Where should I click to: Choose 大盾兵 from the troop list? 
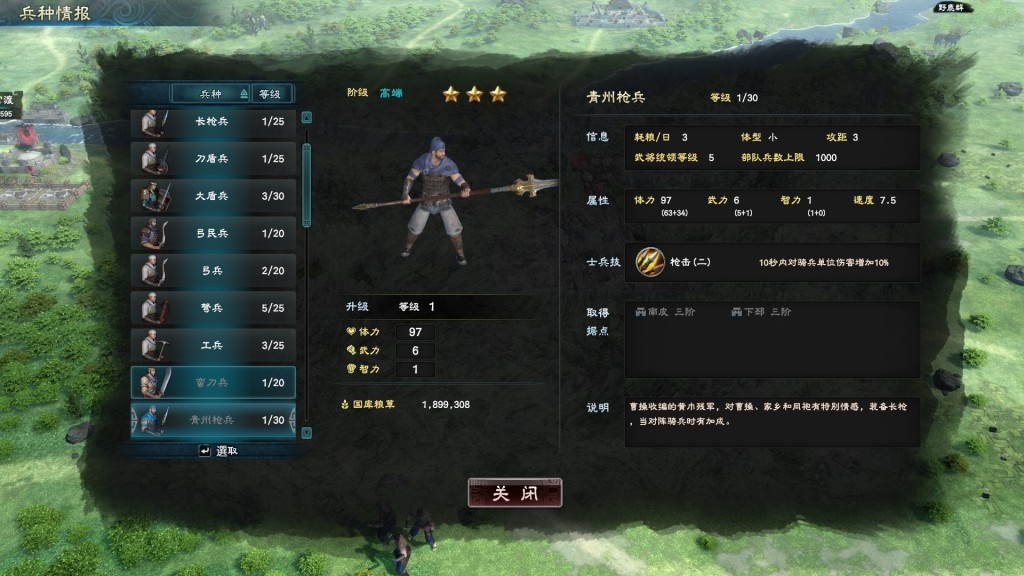[213, 196]
